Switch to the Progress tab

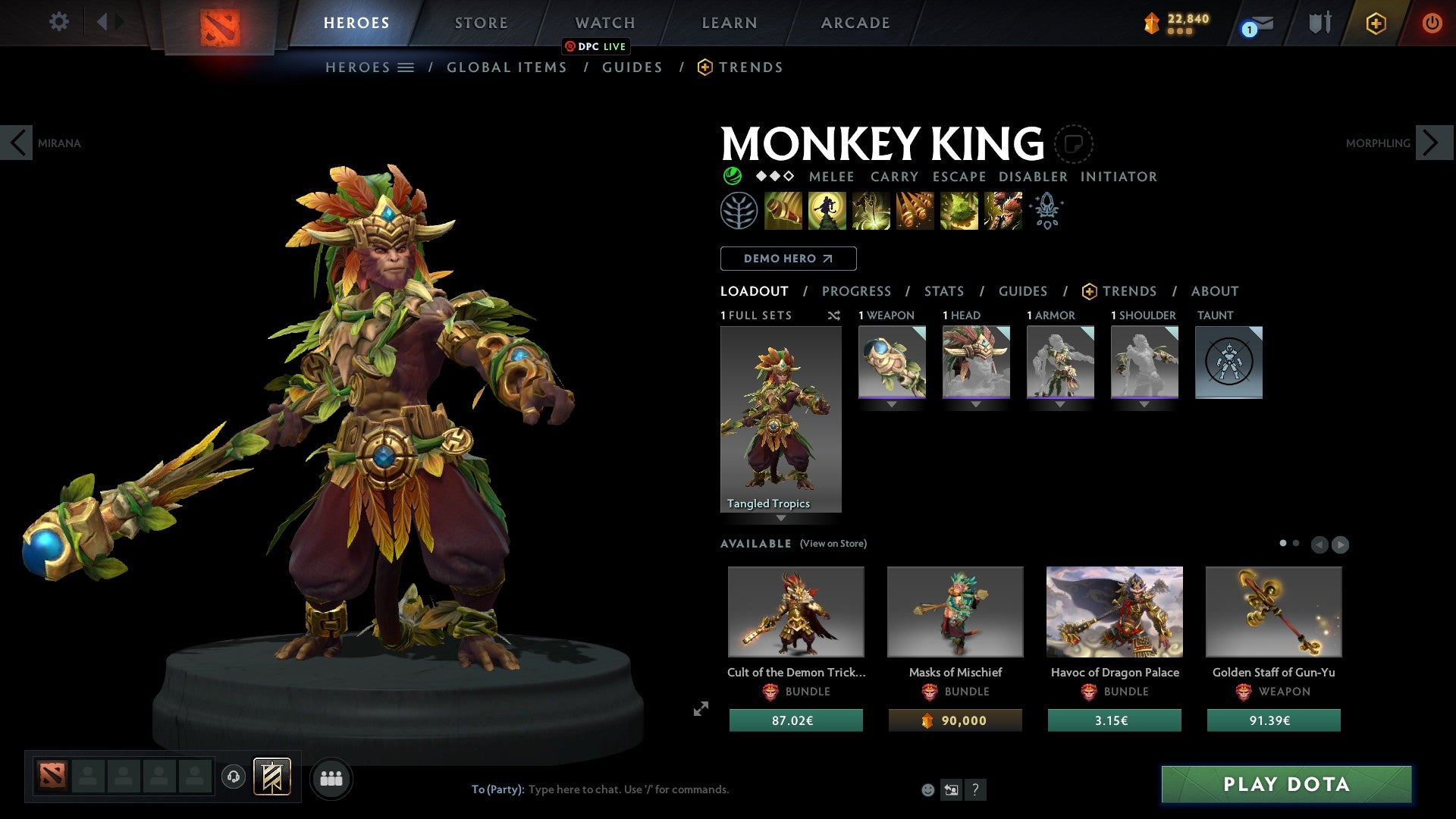pos(857,290)
